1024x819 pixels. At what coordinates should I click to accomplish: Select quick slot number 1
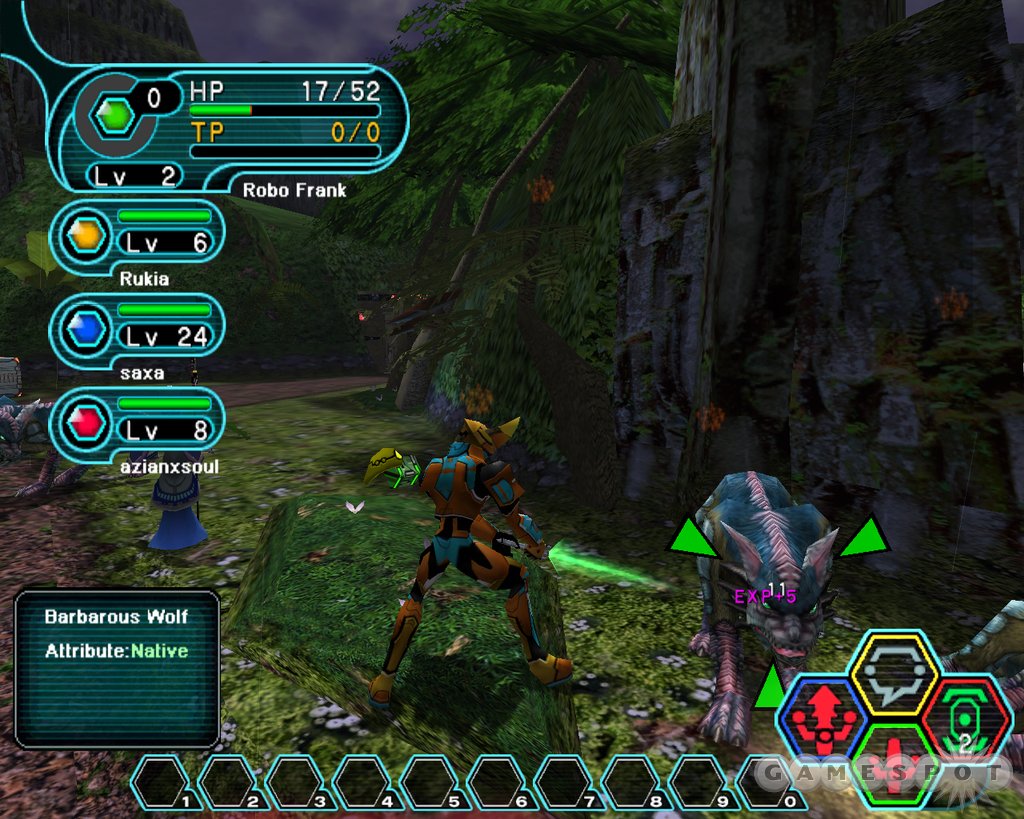coord(161,782)
